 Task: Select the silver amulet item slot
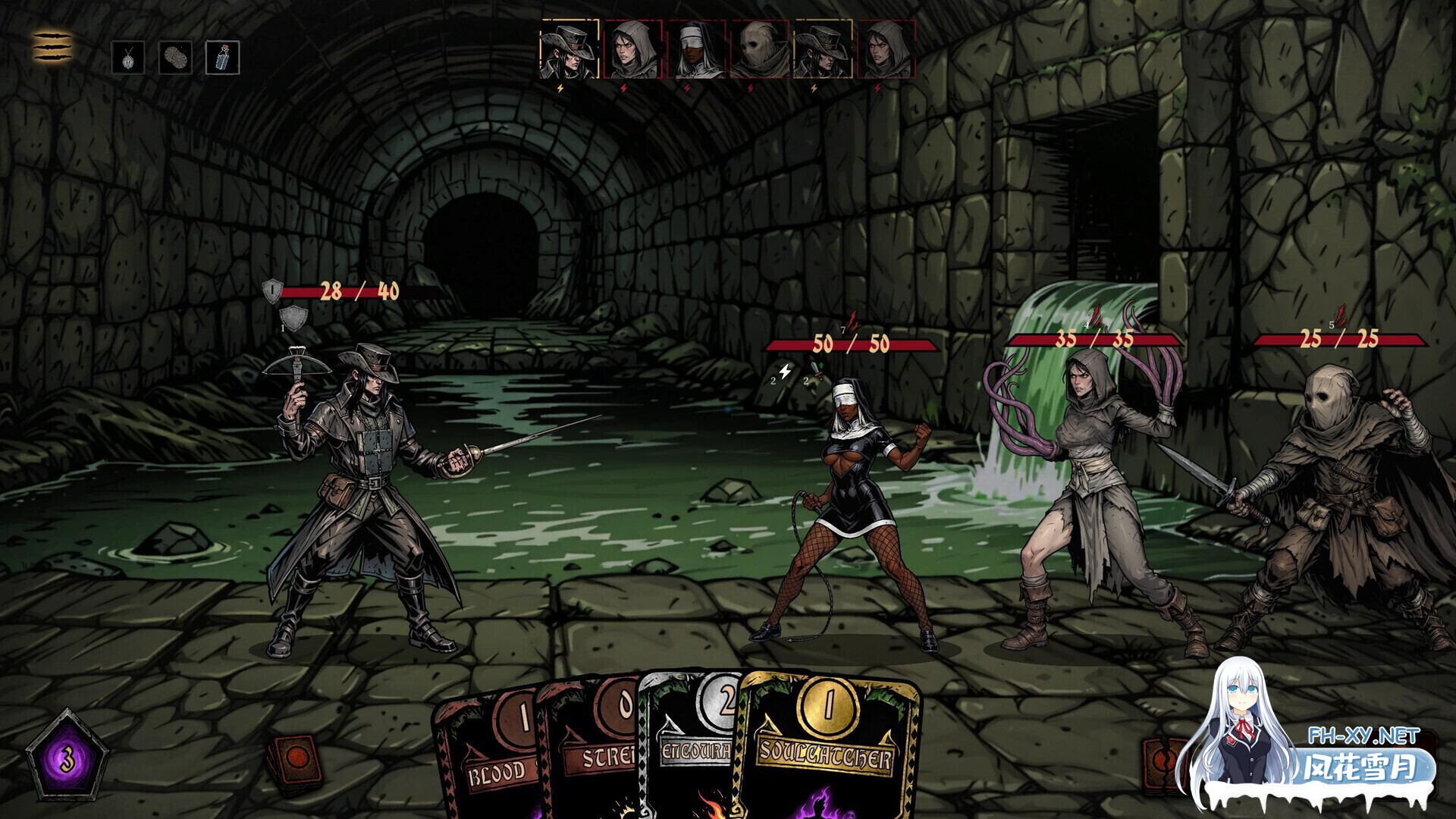click(128, 58)
